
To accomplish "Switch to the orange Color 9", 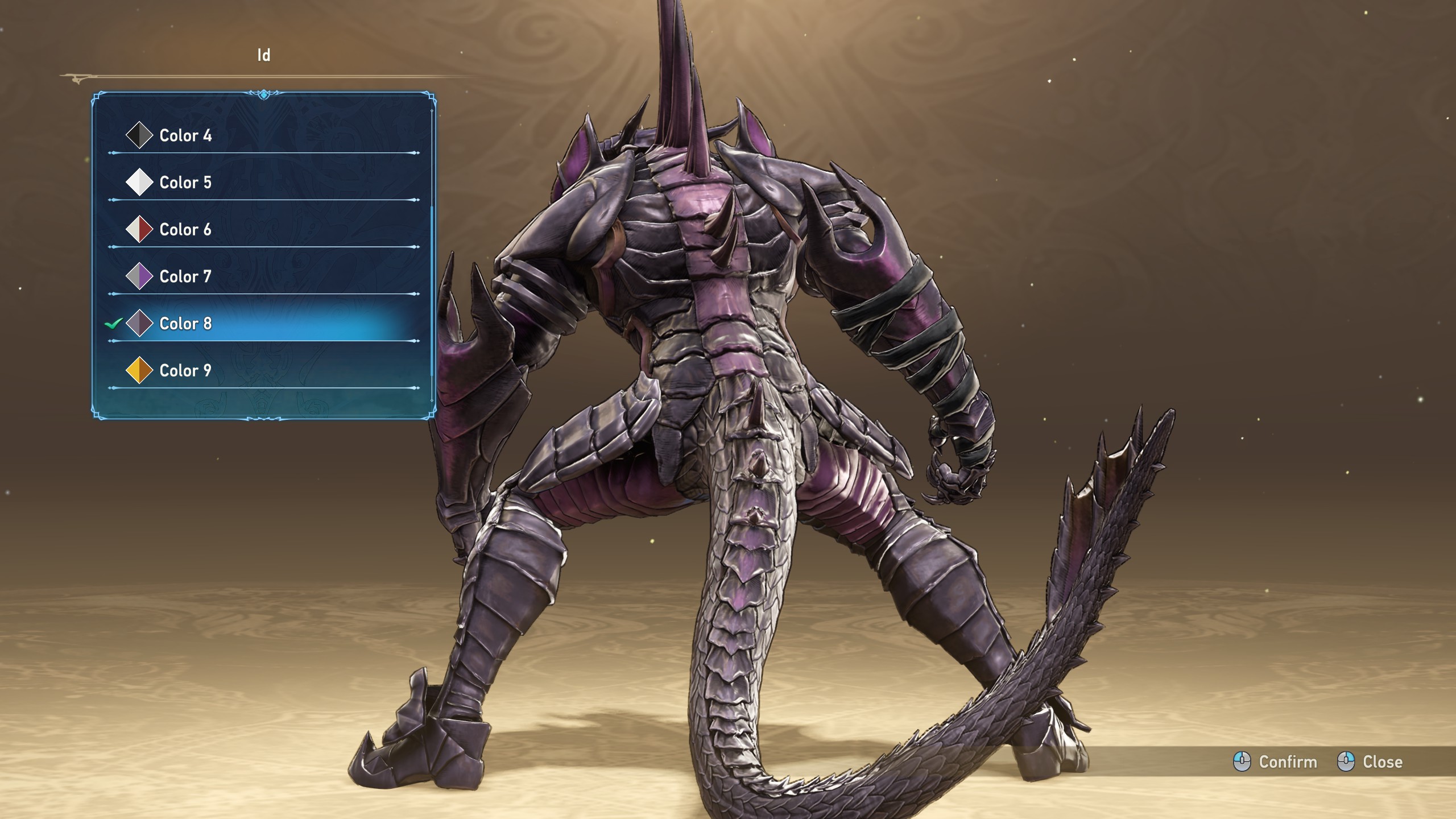I will pyautogui.click(x=185, y=370).
